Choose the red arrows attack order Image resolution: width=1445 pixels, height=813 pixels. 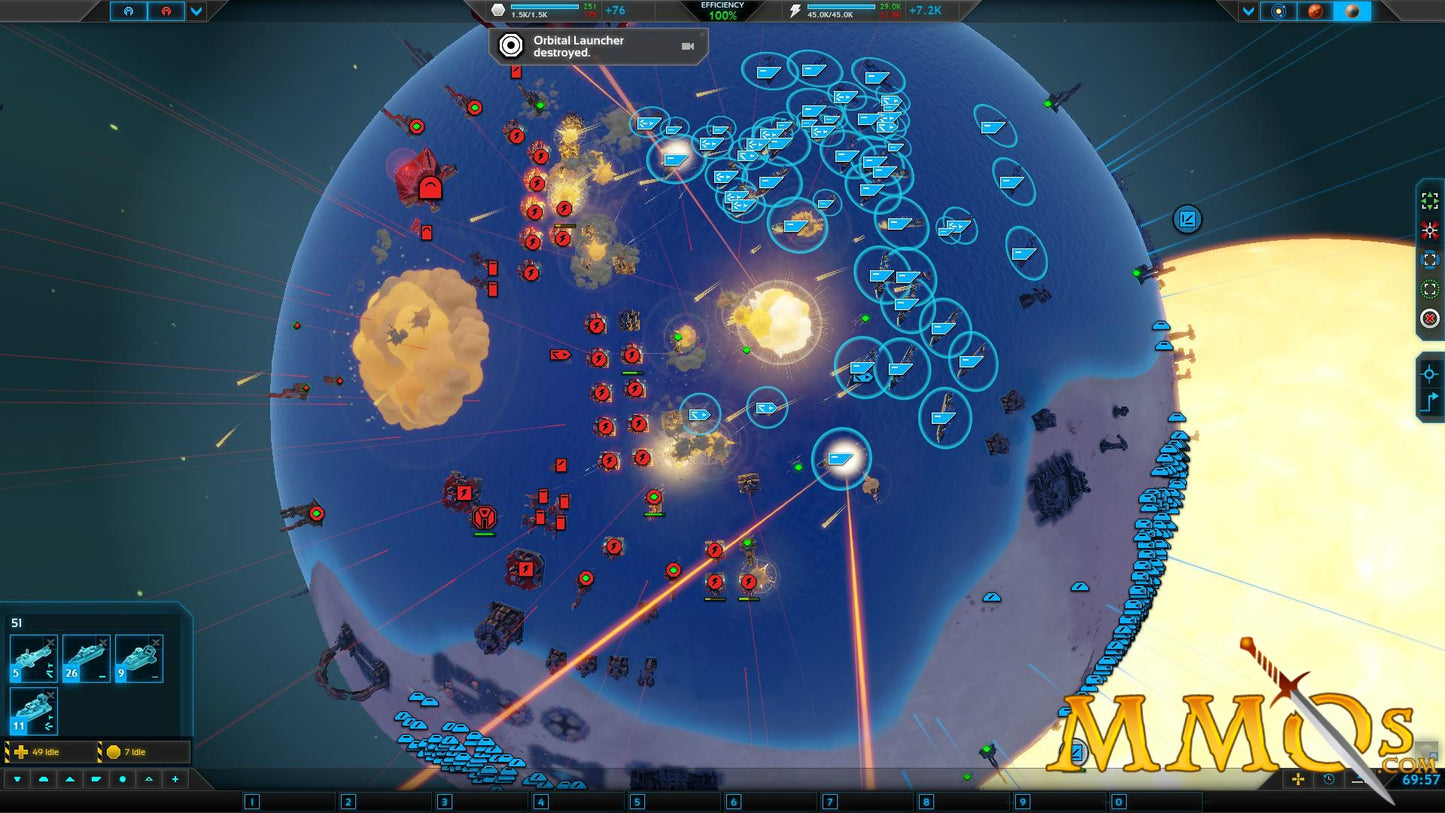click(1430, 231)
